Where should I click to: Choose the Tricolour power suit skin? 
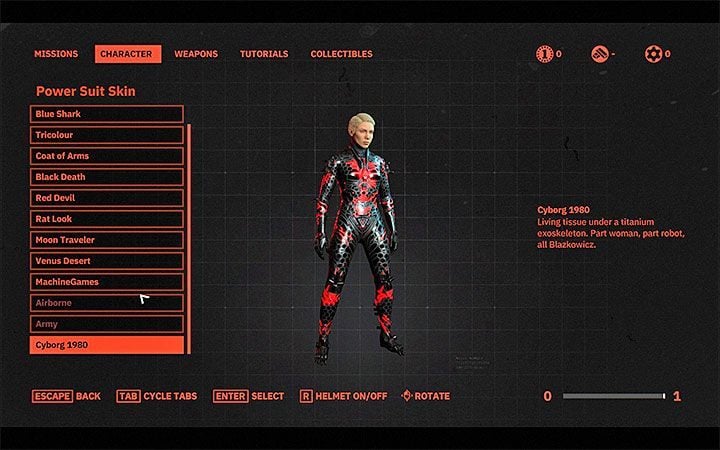point(107,135)
